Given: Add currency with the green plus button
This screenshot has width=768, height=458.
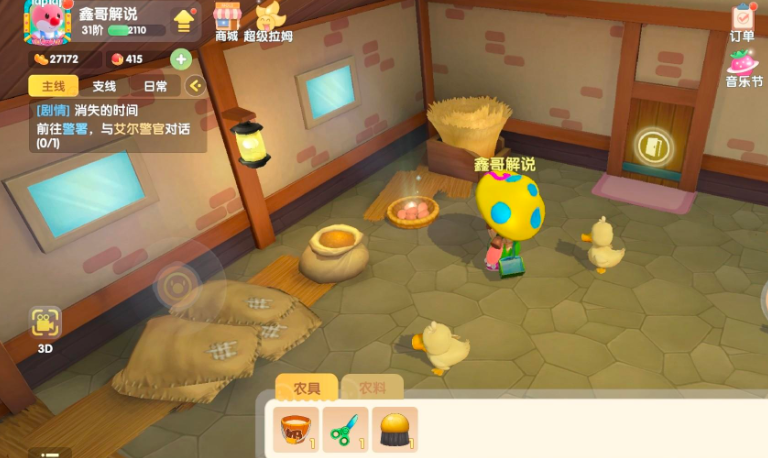Looking at the screenshot, I should [181, 59].
